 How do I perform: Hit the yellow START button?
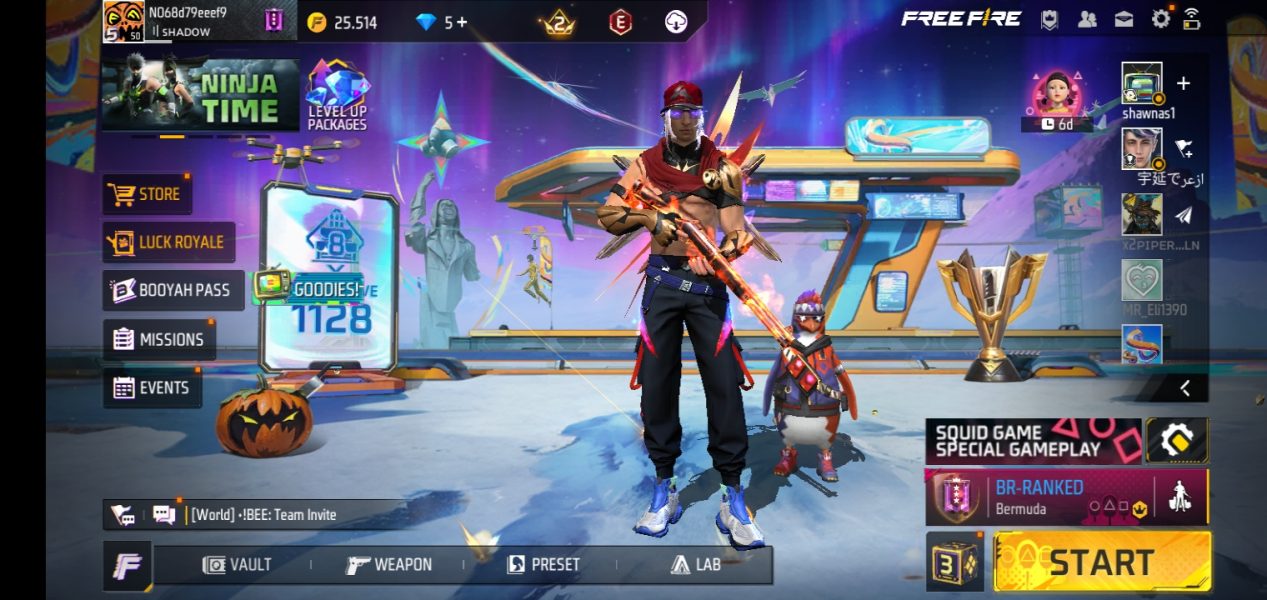[x=1101, y=561]
